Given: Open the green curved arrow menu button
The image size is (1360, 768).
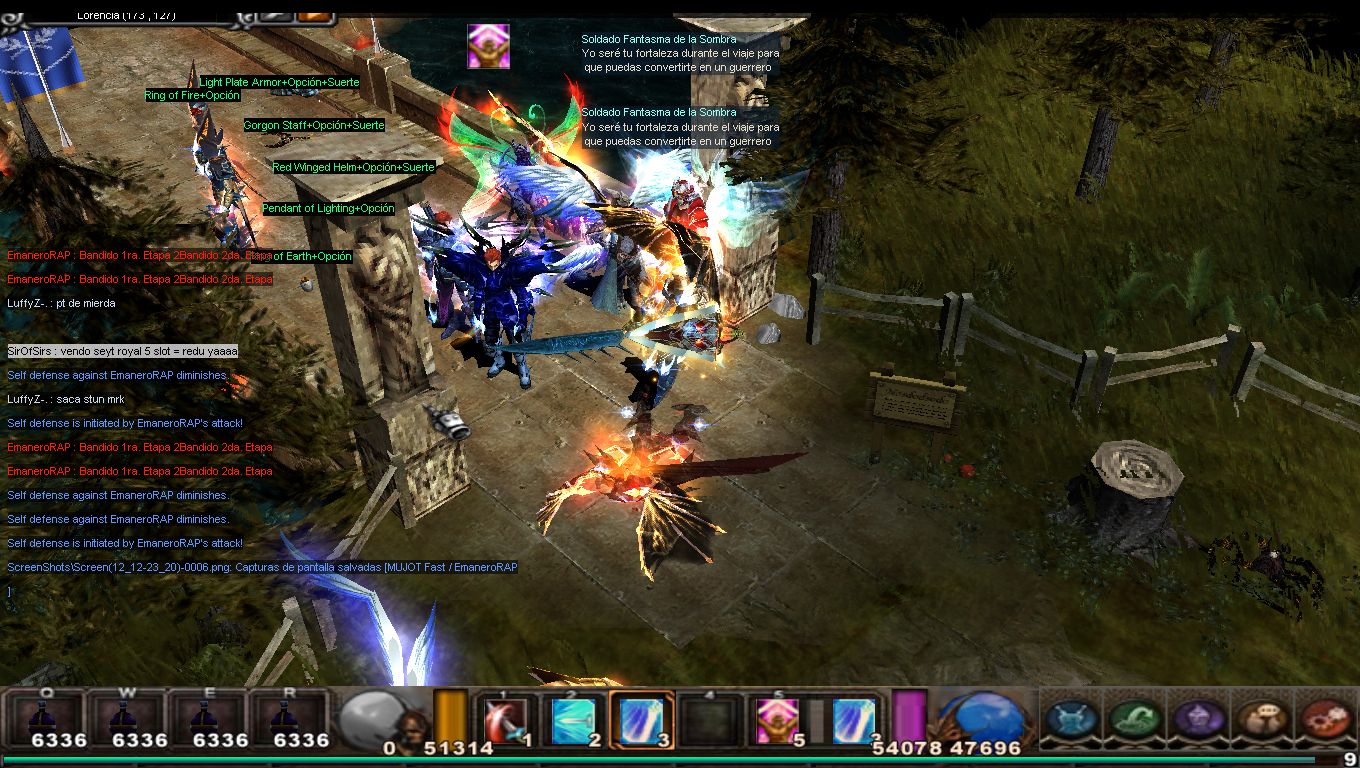Looking at the screenshot, I should point(1134,717).
